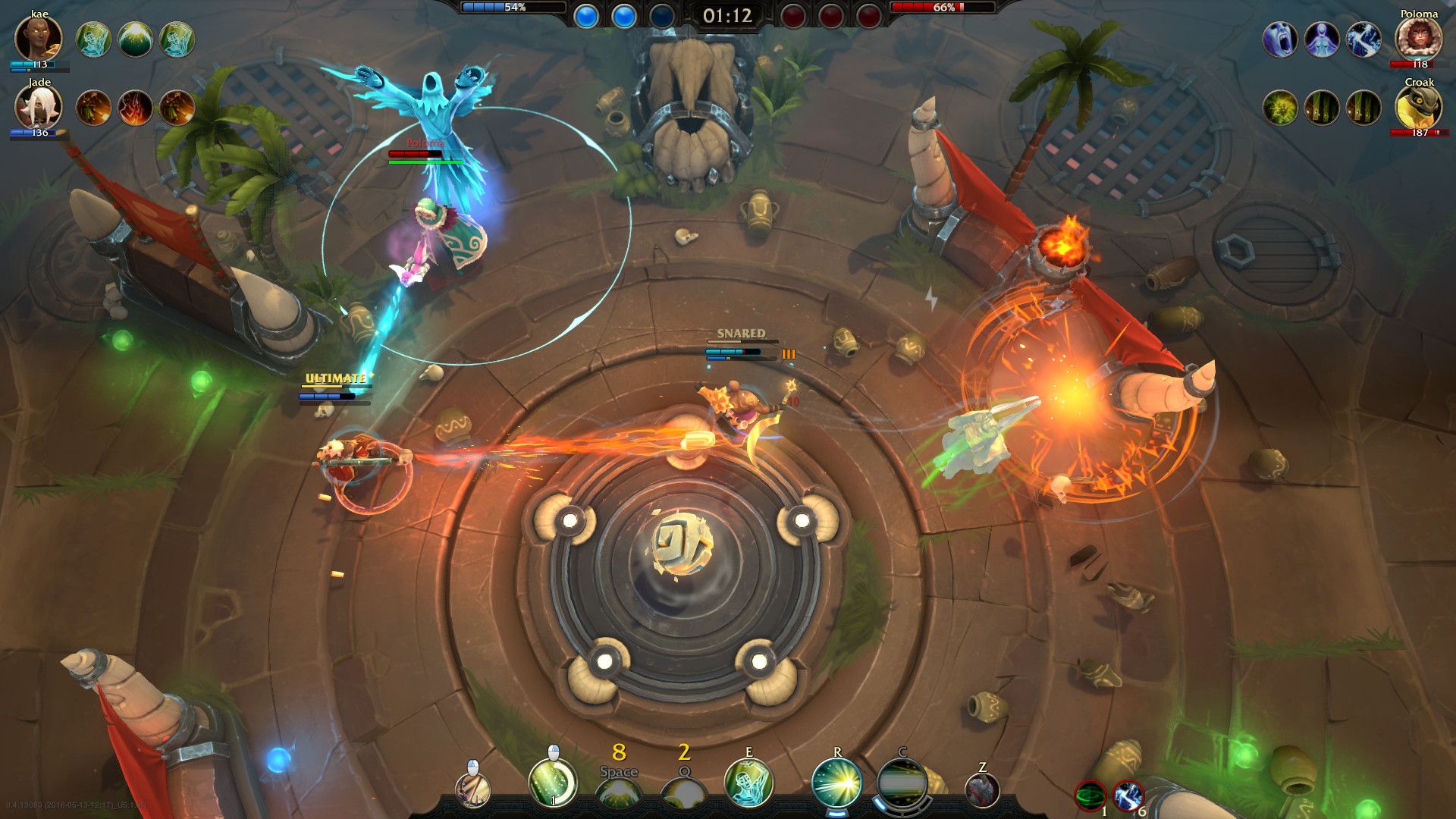
Task: Select the green crescent weapon ability
Action: click(552, 785)
